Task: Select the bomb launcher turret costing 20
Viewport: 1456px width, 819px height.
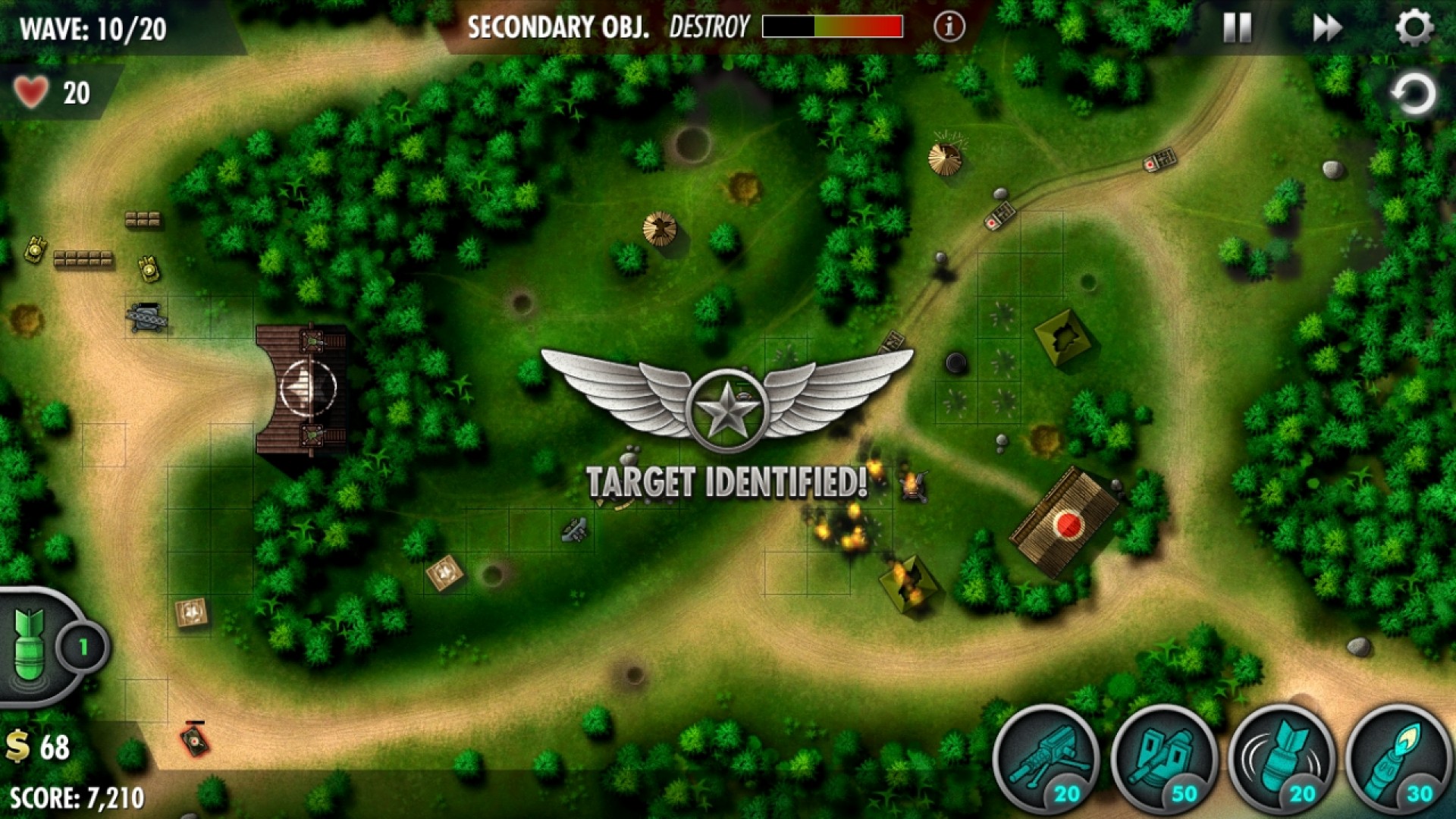Action: [x=1280, y=758]
